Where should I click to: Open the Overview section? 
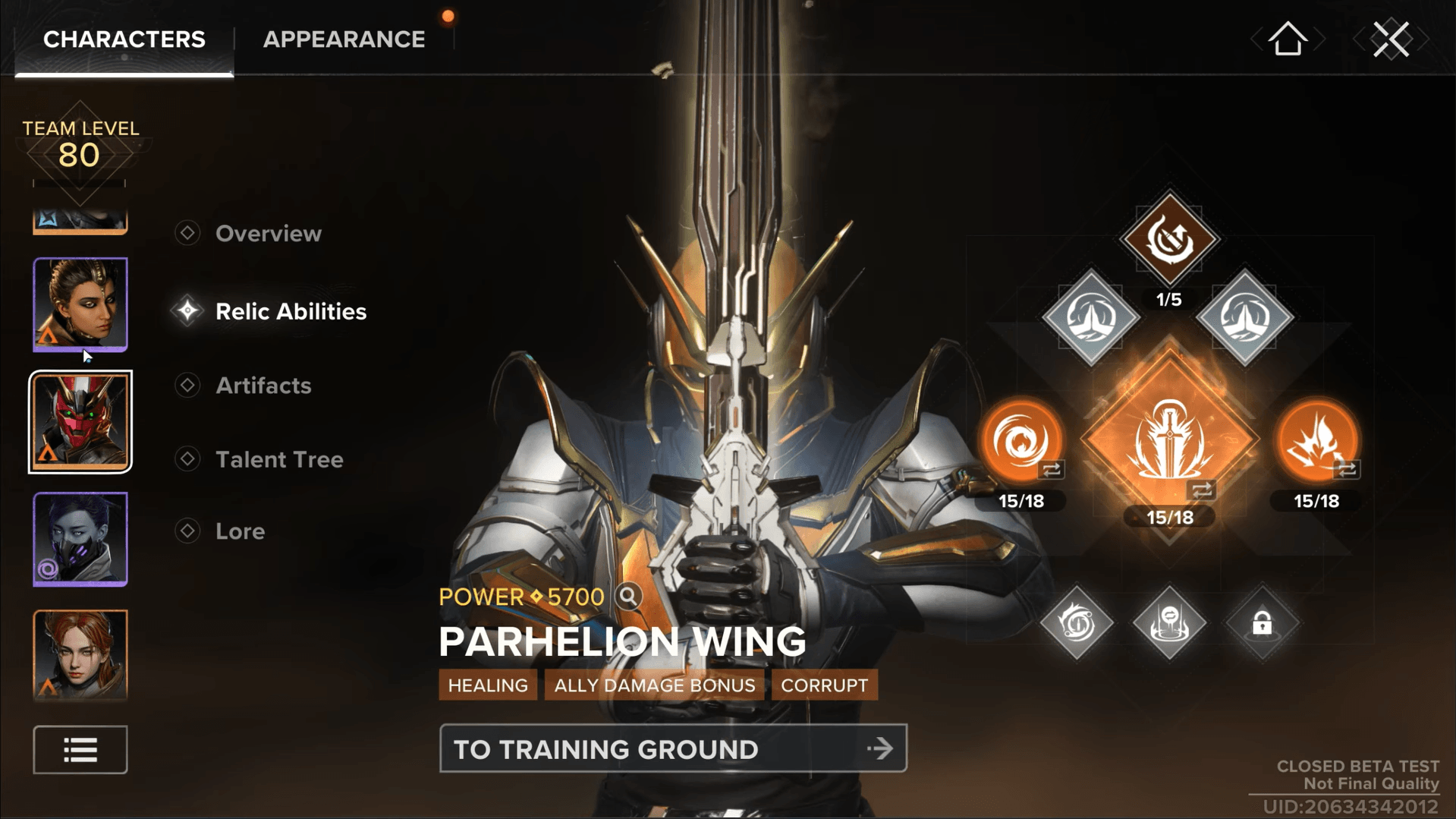(268, 234)
